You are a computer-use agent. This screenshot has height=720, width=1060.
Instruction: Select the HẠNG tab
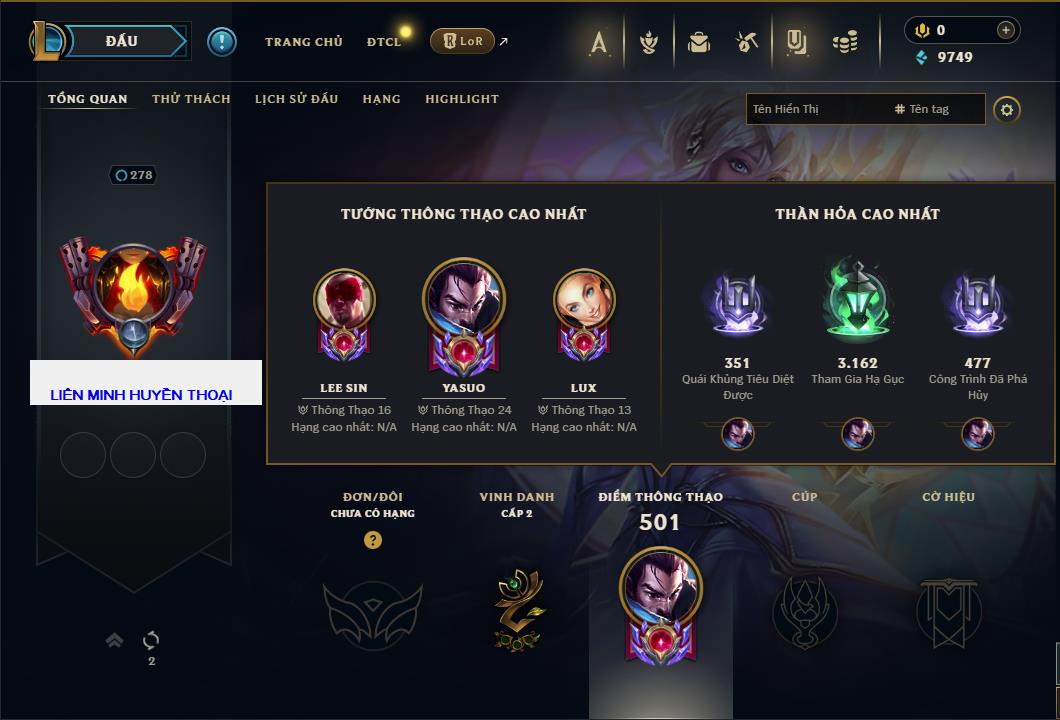coord(381,99)
